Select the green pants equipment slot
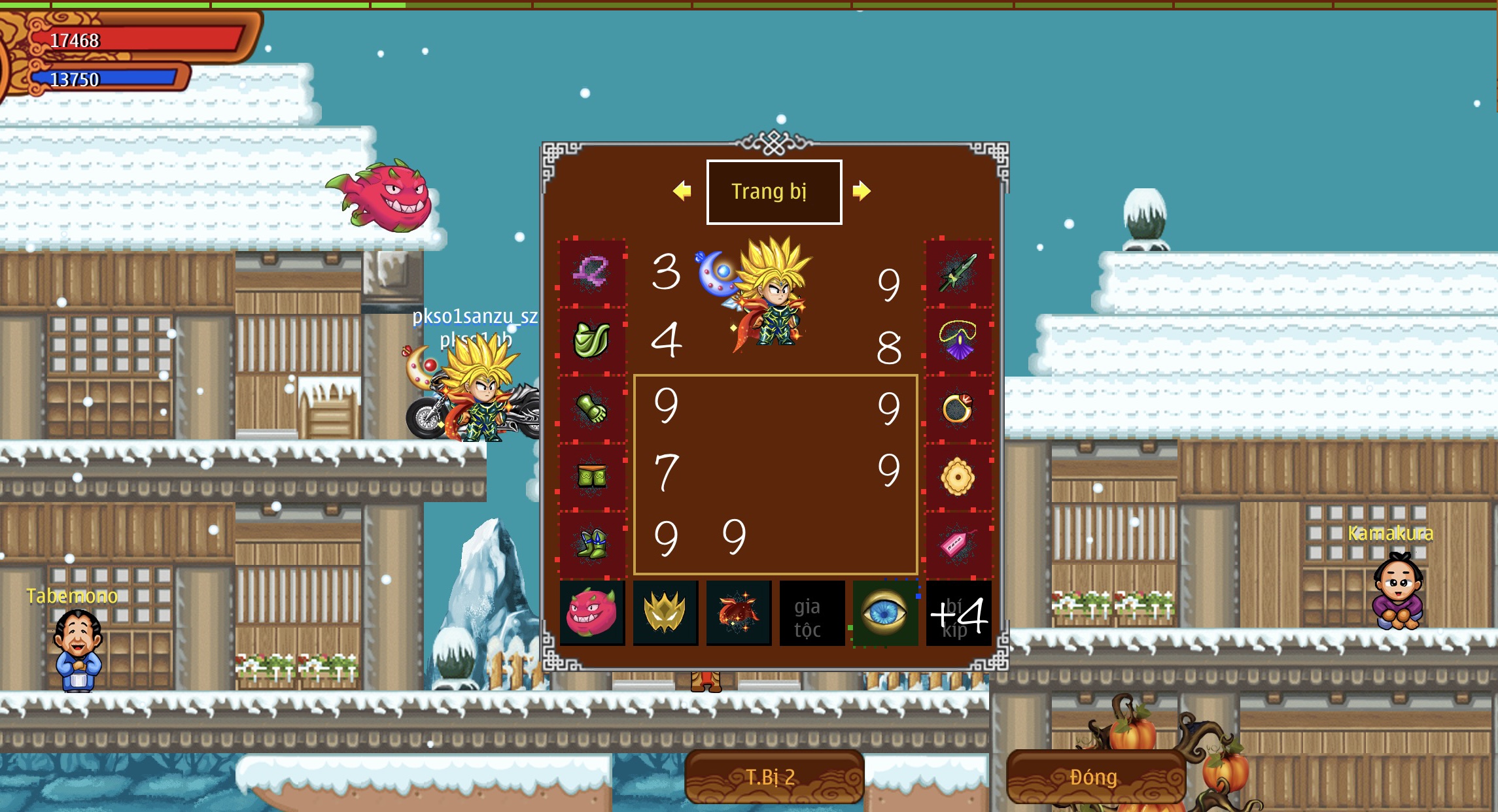 (x=591, y=477)
